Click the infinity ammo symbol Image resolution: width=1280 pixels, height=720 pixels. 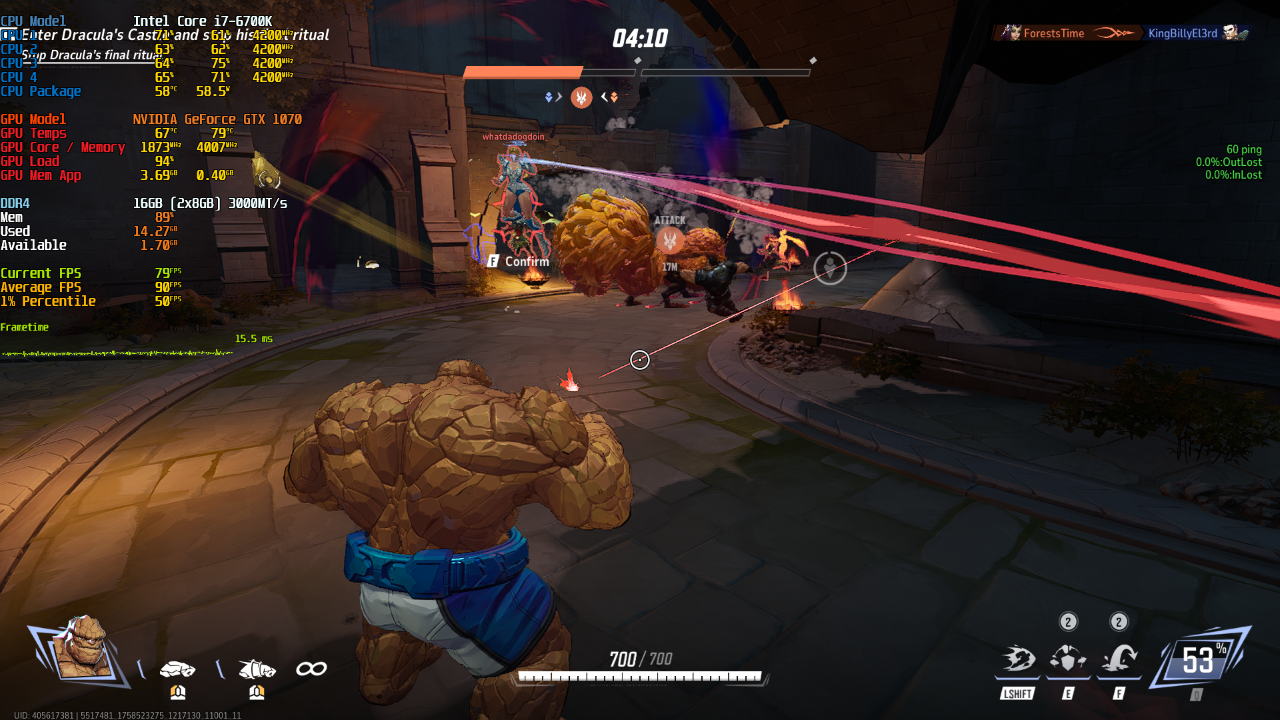pos(311,668)
